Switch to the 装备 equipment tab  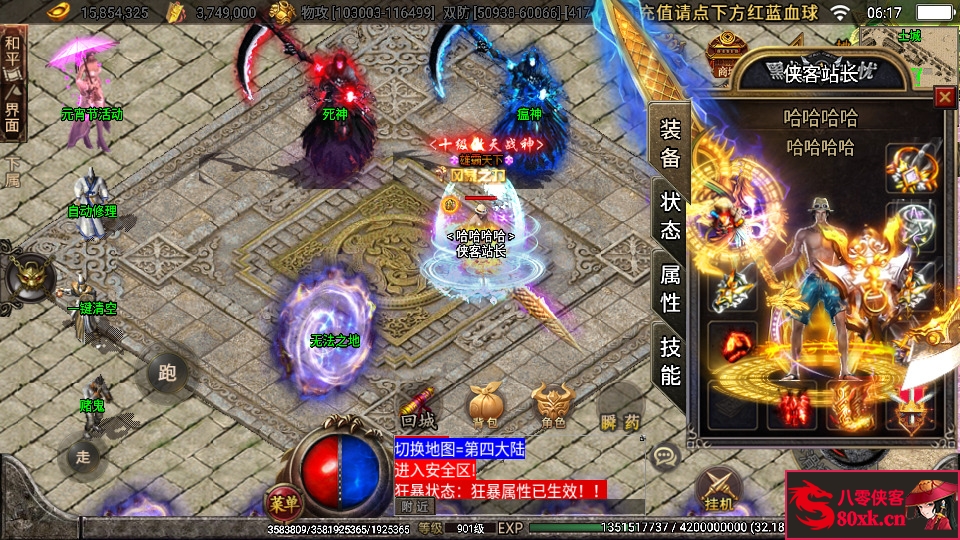[670, 143]
